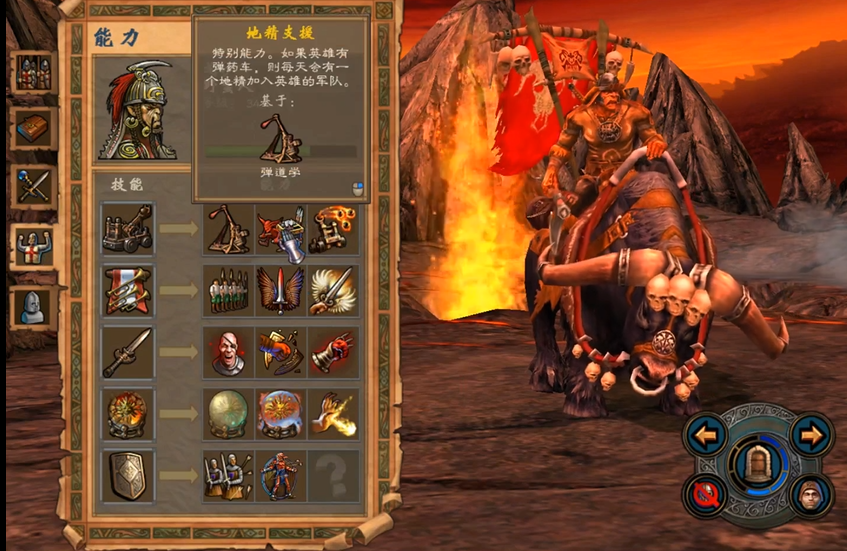This screenshot has width=847, height=551.
Task: Pick the screaming bald face ability icon
Action: pyautogui.click(x=228, y=352)
